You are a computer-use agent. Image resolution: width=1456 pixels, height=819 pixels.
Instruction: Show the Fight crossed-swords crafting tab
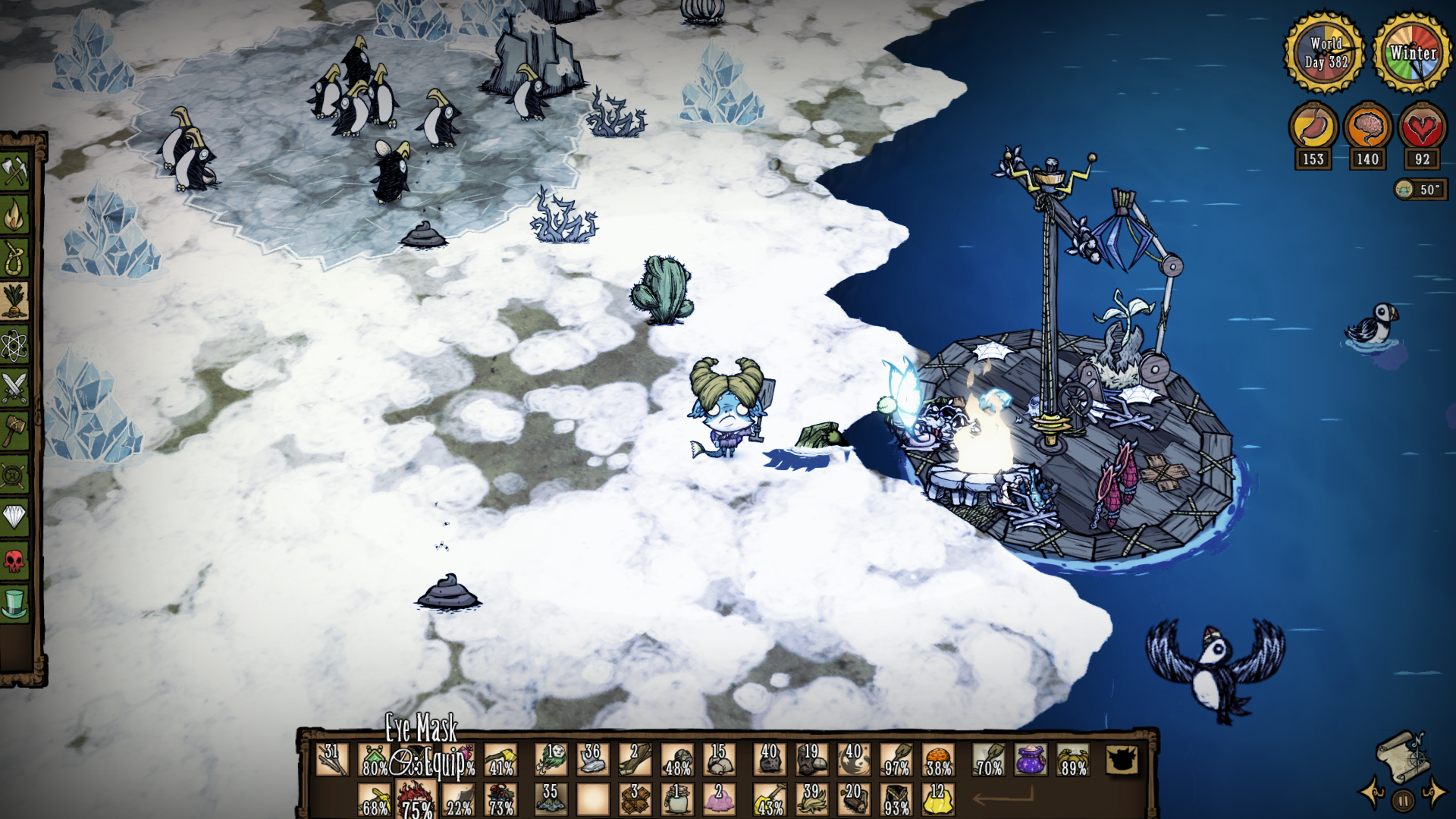pos(14,388)
